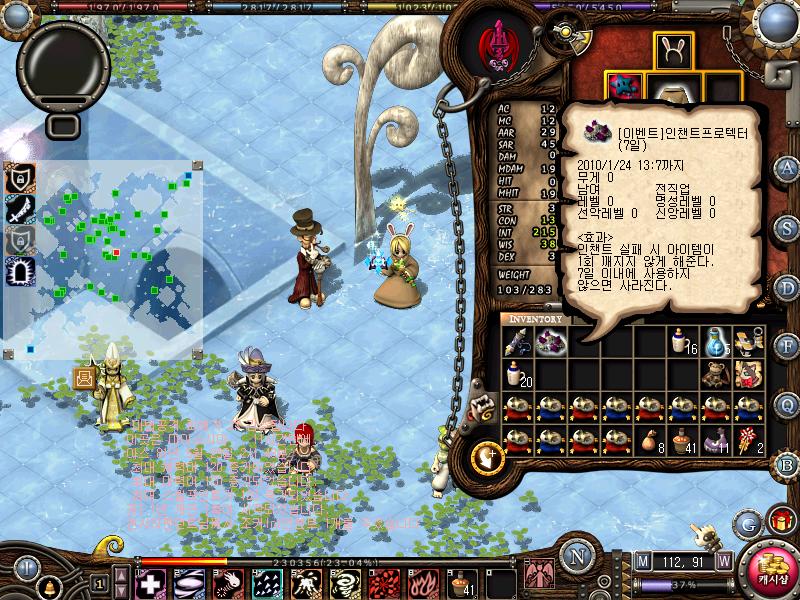
Task: Click the round B side button
Action: coord(788,464)
